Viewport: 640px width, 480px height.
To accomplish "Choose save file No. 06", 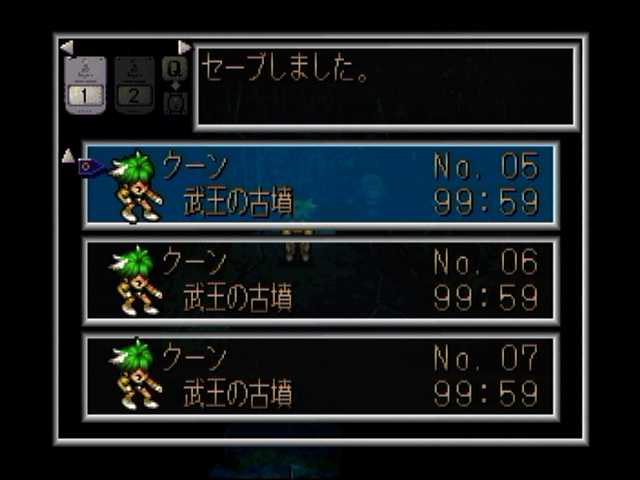I will tap(320, 281).
